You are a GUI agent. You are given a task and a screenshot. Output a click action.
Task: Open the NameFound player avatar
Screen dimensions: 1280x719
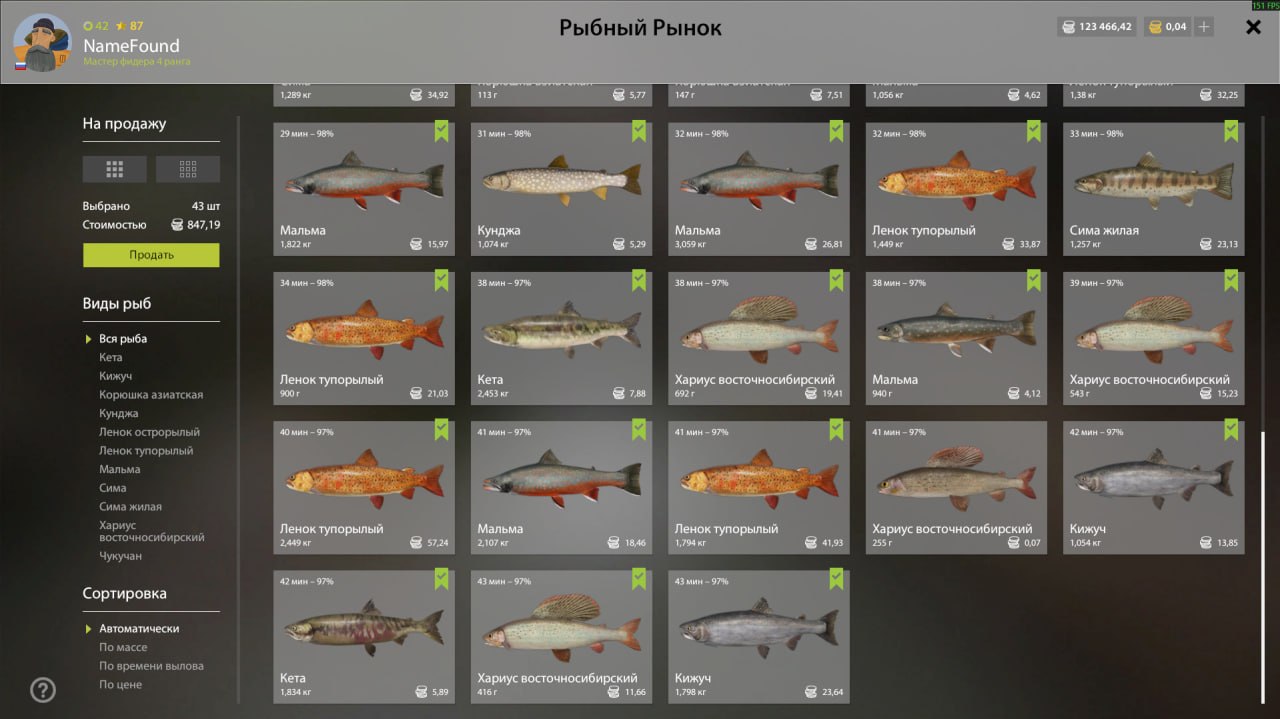click(x=42, y=43)
